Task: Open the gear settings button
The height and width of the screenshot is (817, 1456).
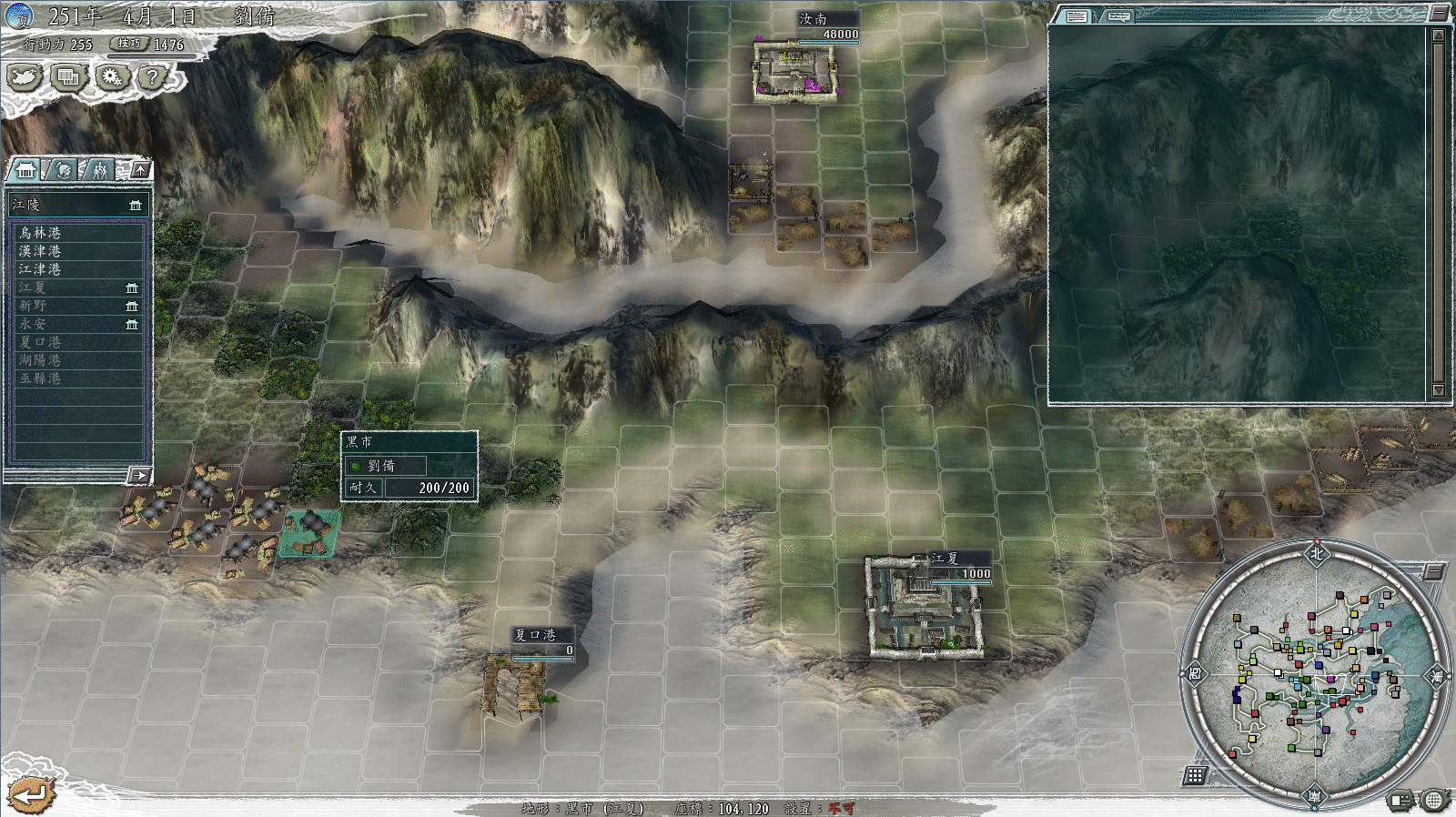Action: [111, 78]
